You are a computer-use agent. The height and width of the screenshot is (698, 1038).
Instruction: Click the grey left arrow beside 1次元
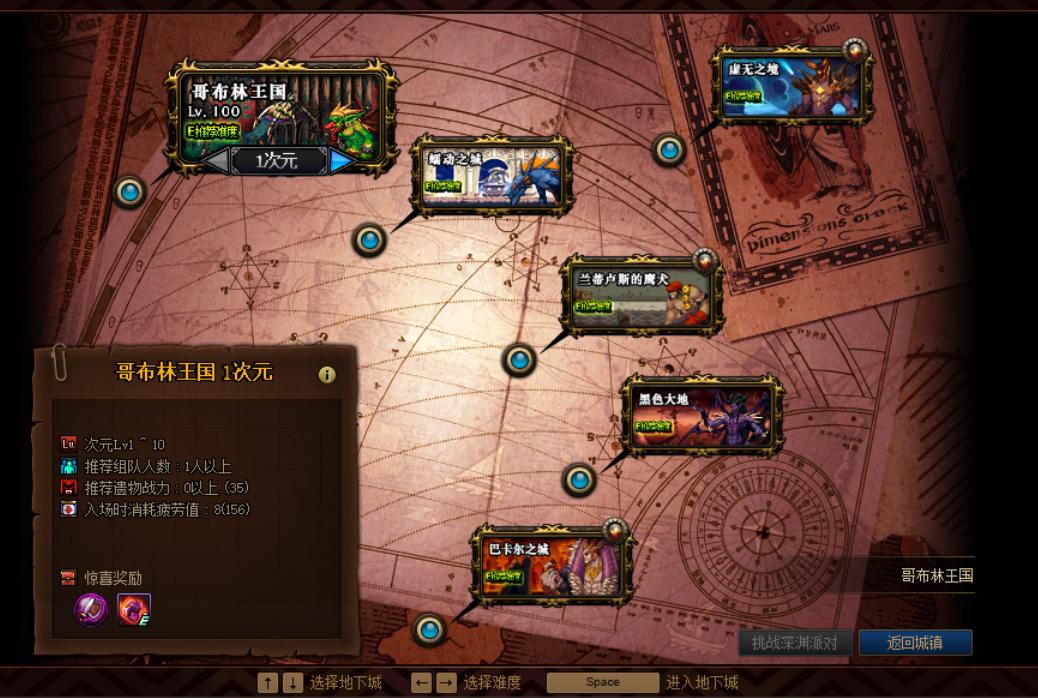point(215,161)
